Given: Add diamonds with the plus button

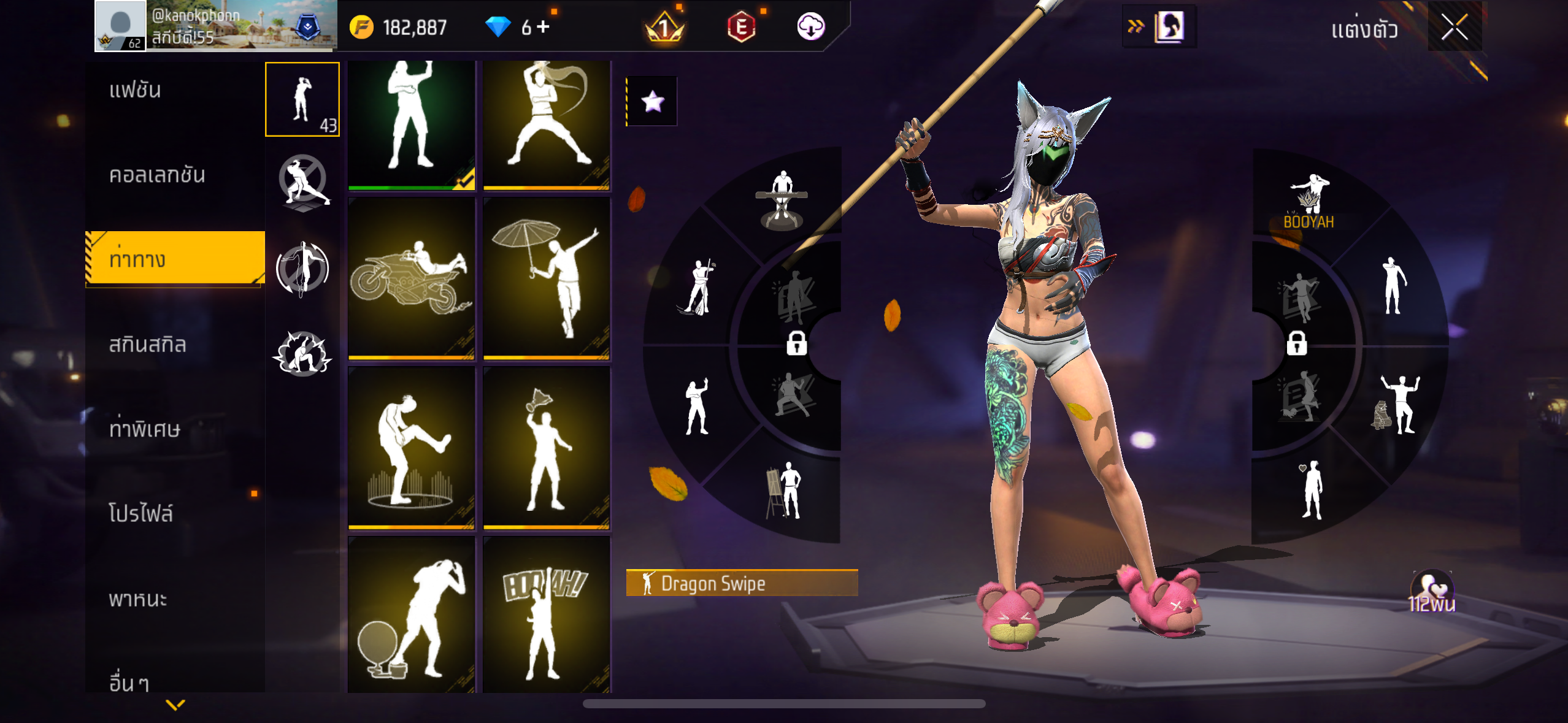Looking at the screenshot, I should tap(543, 27).
